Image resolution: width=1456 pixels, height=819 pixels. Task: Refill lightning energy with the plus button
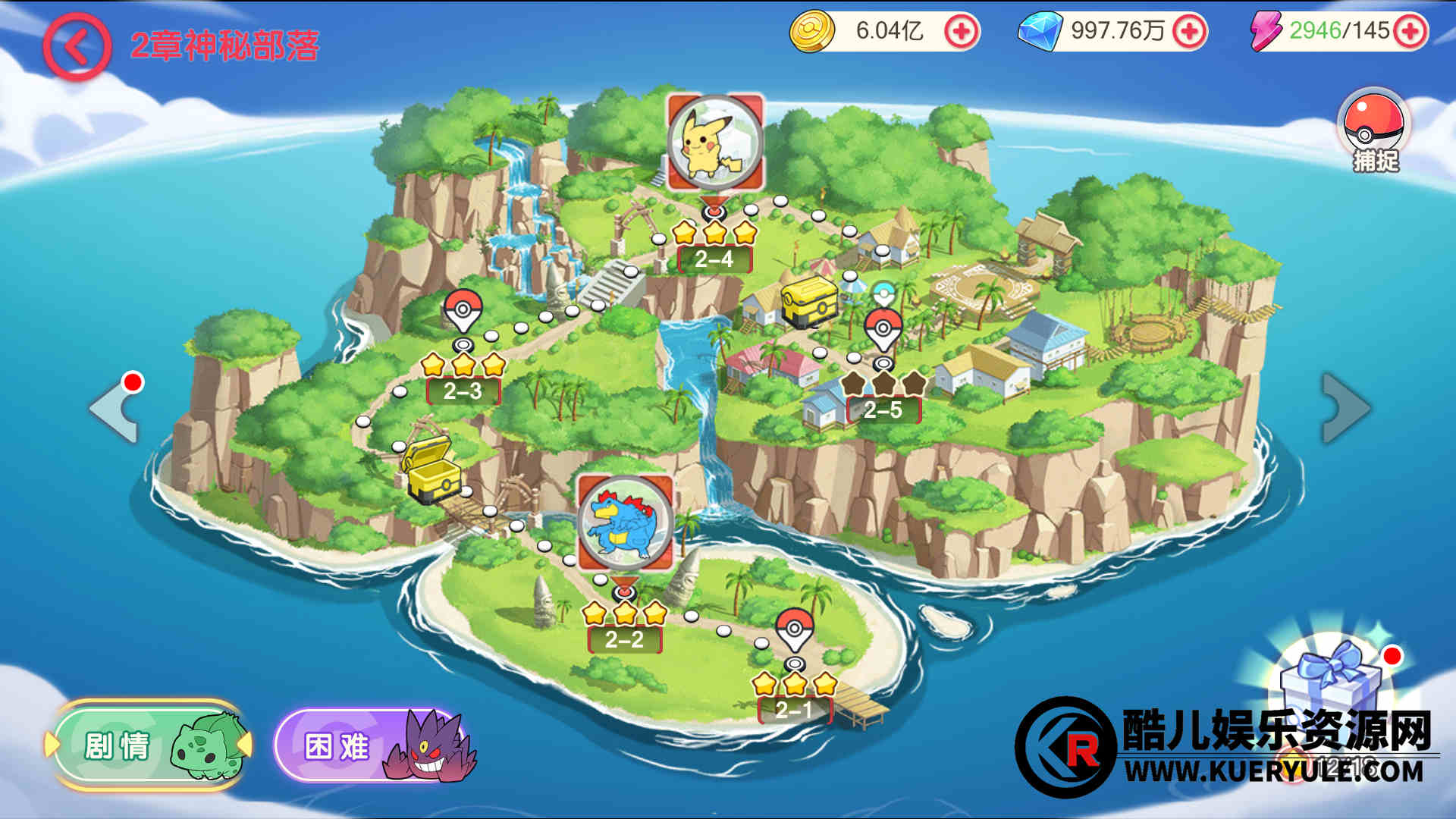[x=1410, y=31]
